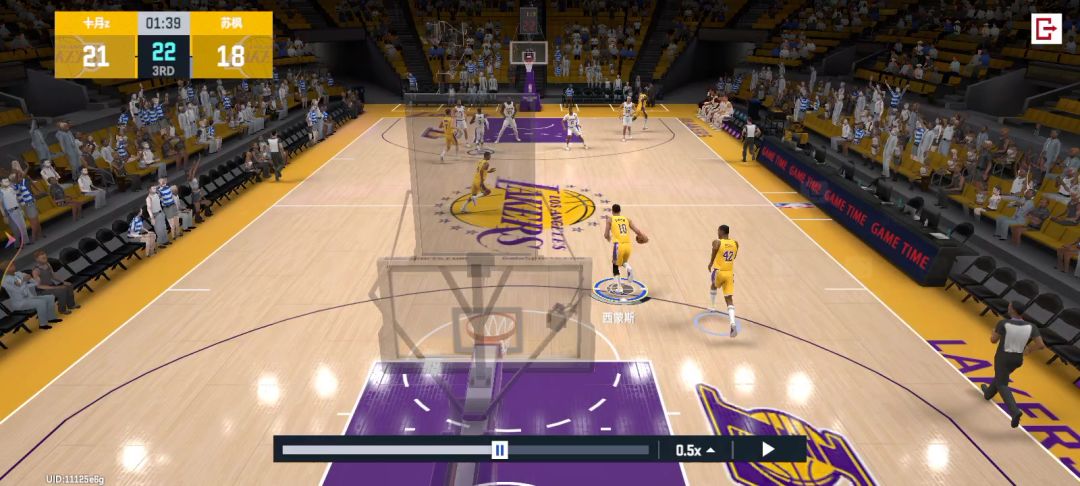Click the replay progress bar's scrubber handle
1080x486 pixels.
(499, 450)
